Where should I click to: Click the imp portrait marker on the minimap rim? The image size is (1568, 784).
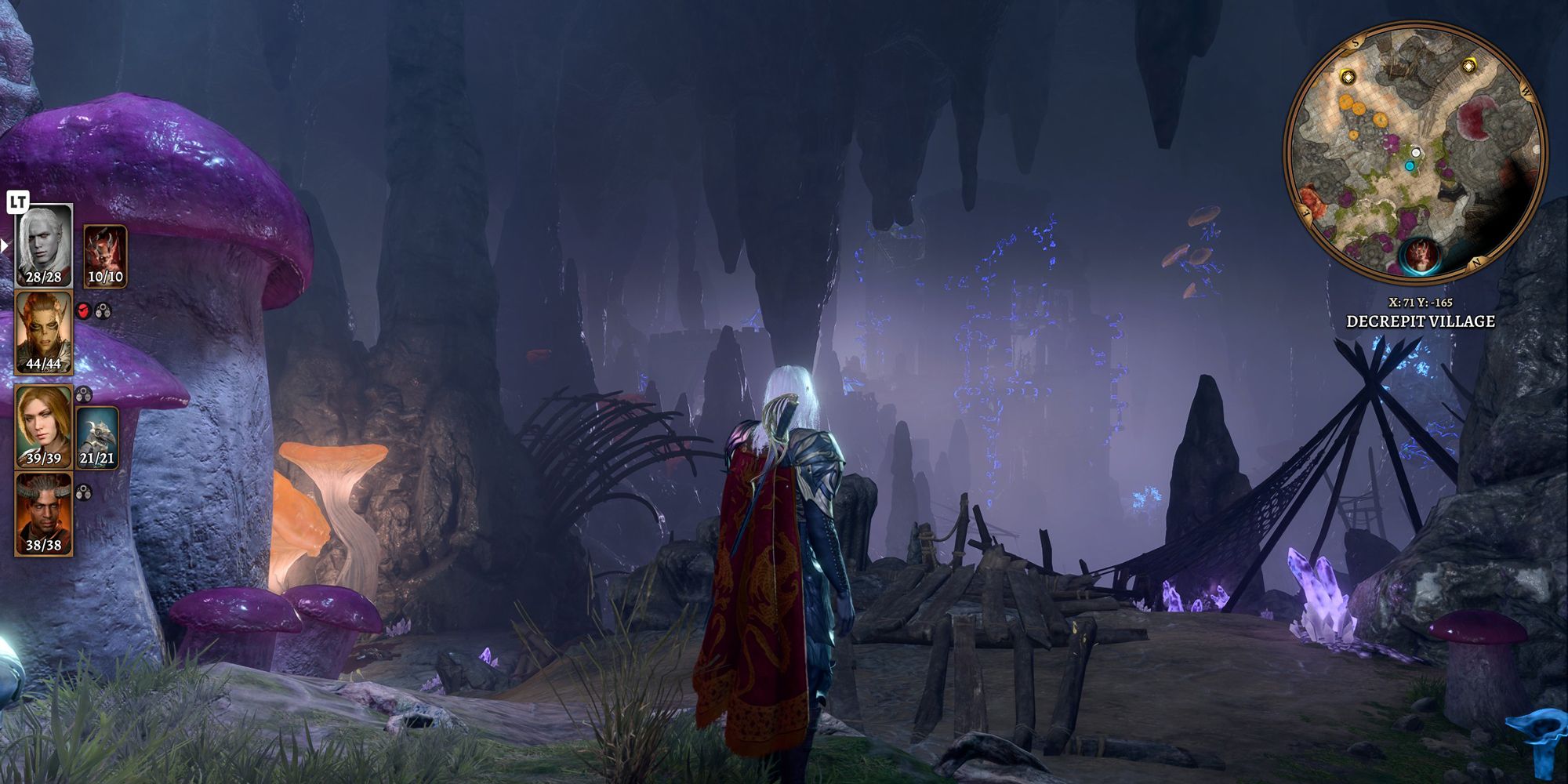1418,256
